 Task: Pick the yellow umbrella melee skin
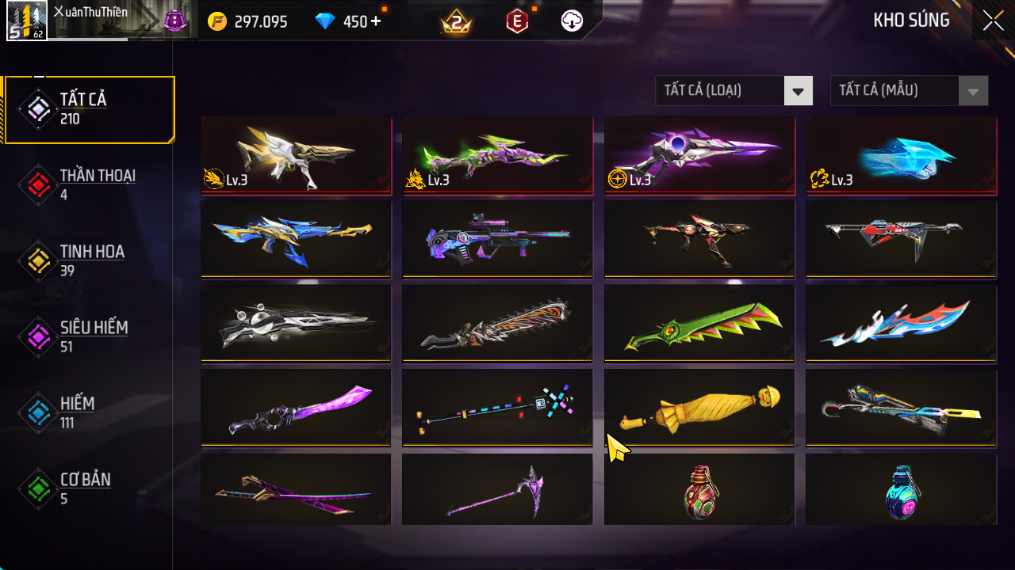click(699, 408)
